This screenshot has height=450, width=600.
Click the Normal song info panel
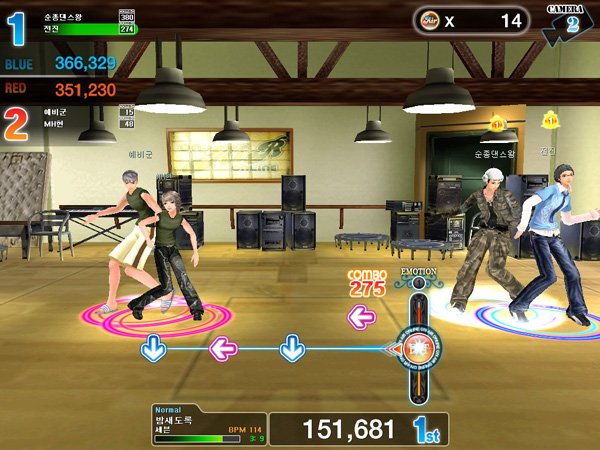point(207,425)
